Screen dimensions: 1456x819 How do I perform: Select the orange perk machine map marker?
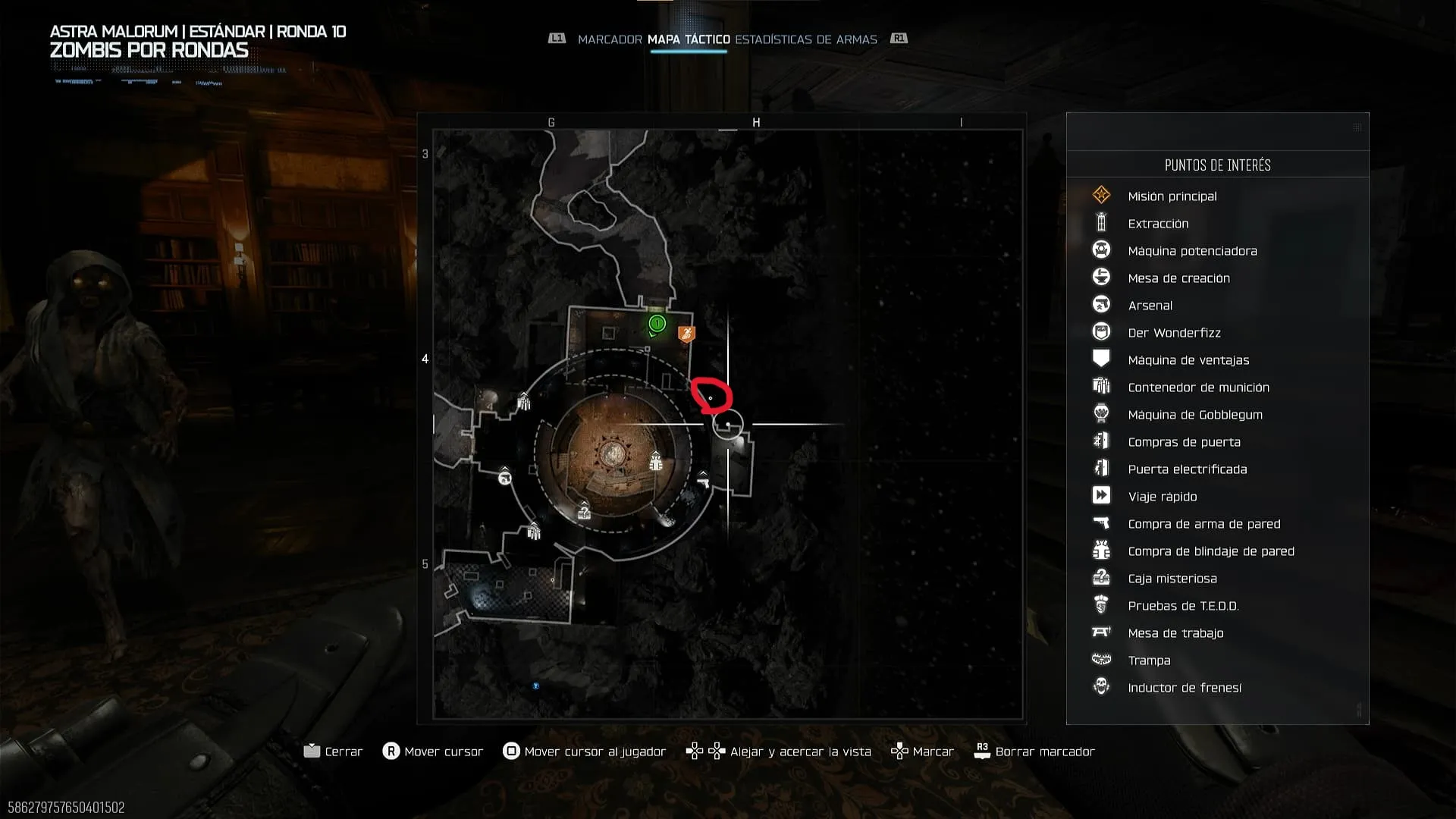click(x=686, y=334)
